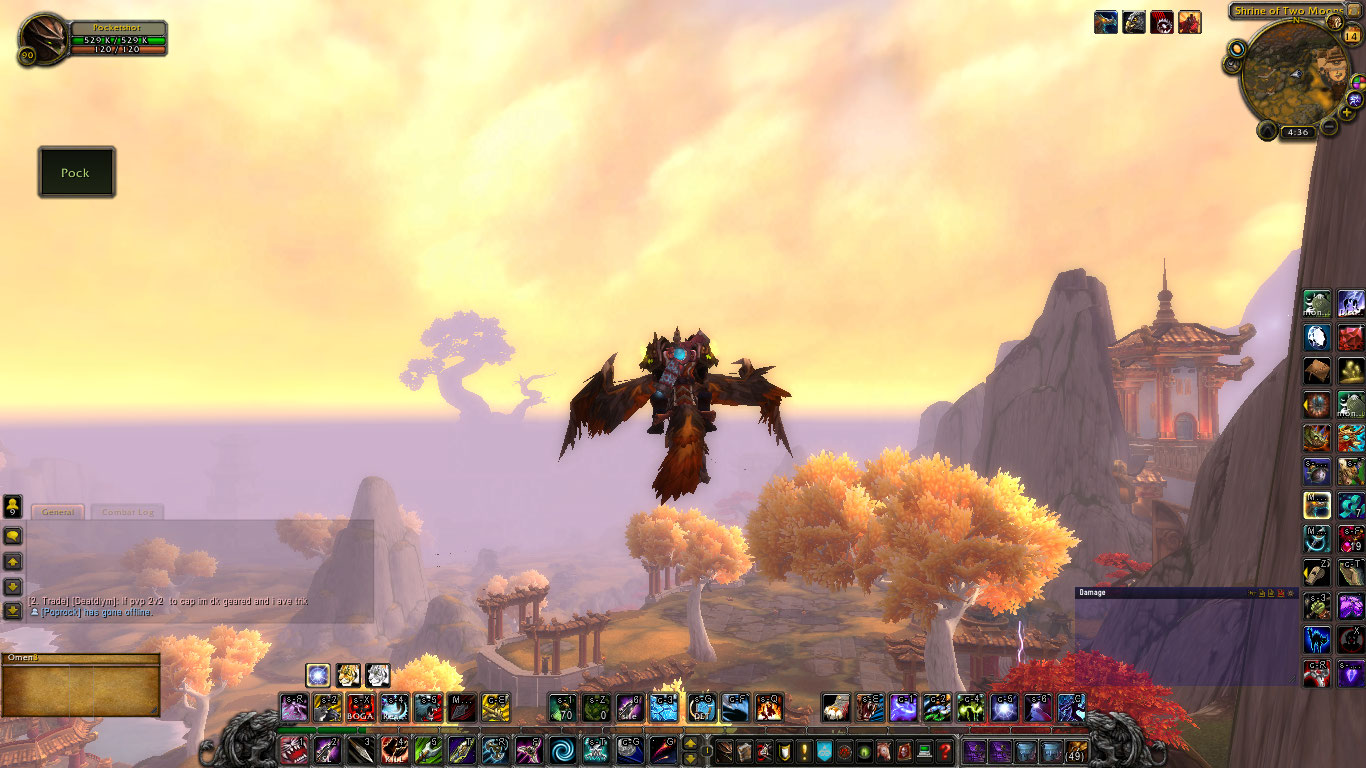Click the Omen3 threat meter title bar
Viewport: 1366px width, 768px height.
80,658
